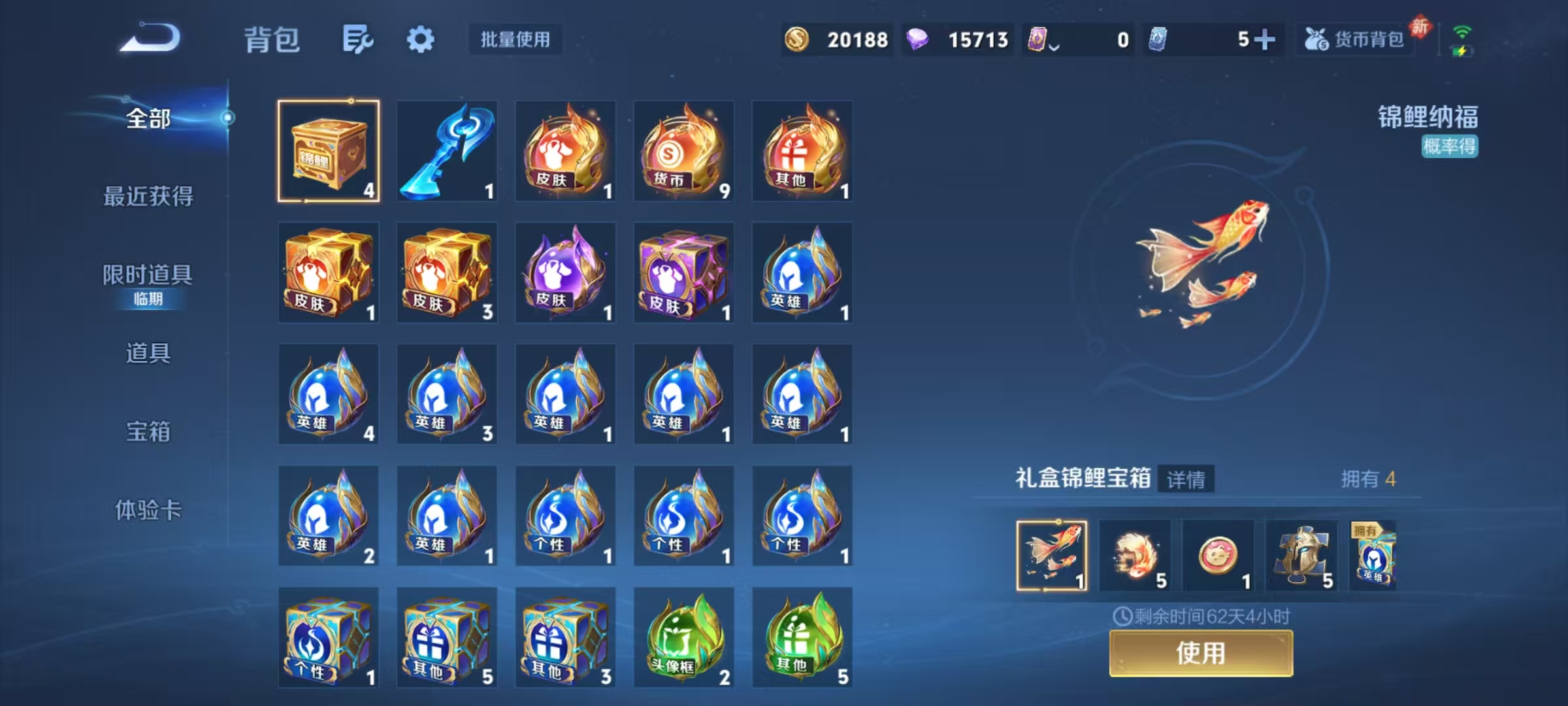Open the 最近获得 category

click(x=148, y=197)
